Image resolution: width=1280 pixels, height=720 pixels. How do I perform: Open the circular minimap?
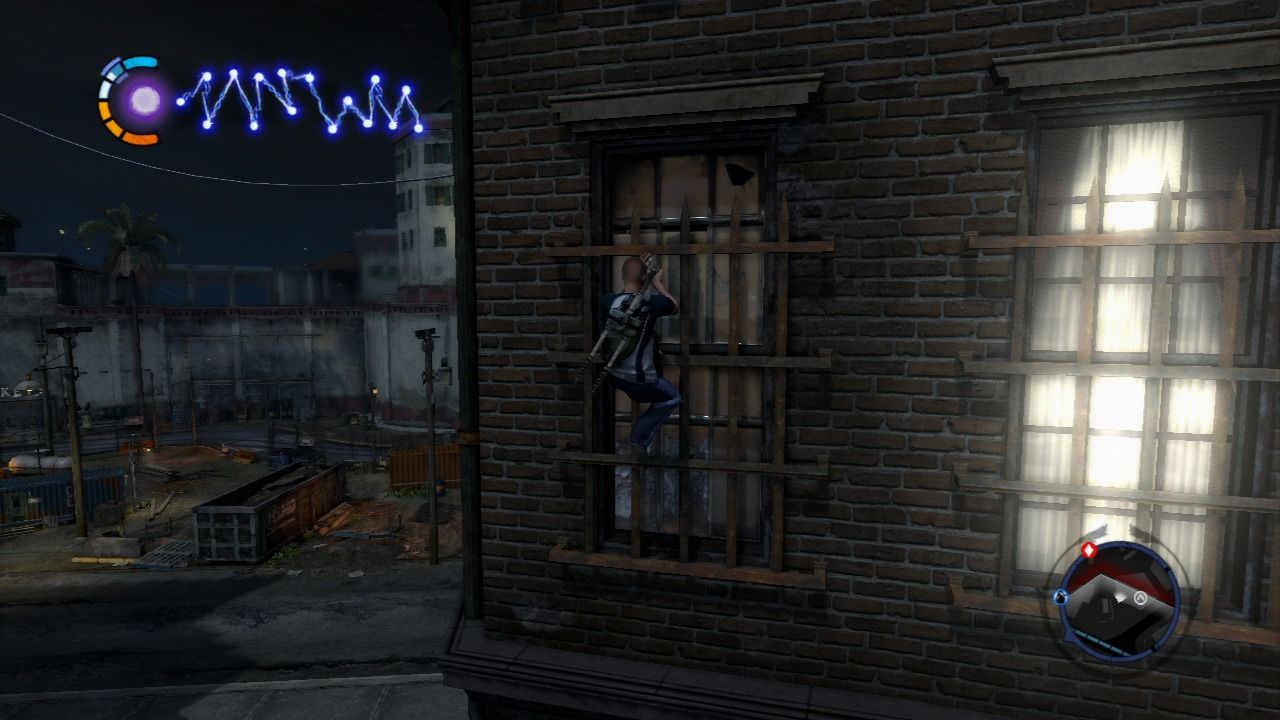click(1120, 599)
